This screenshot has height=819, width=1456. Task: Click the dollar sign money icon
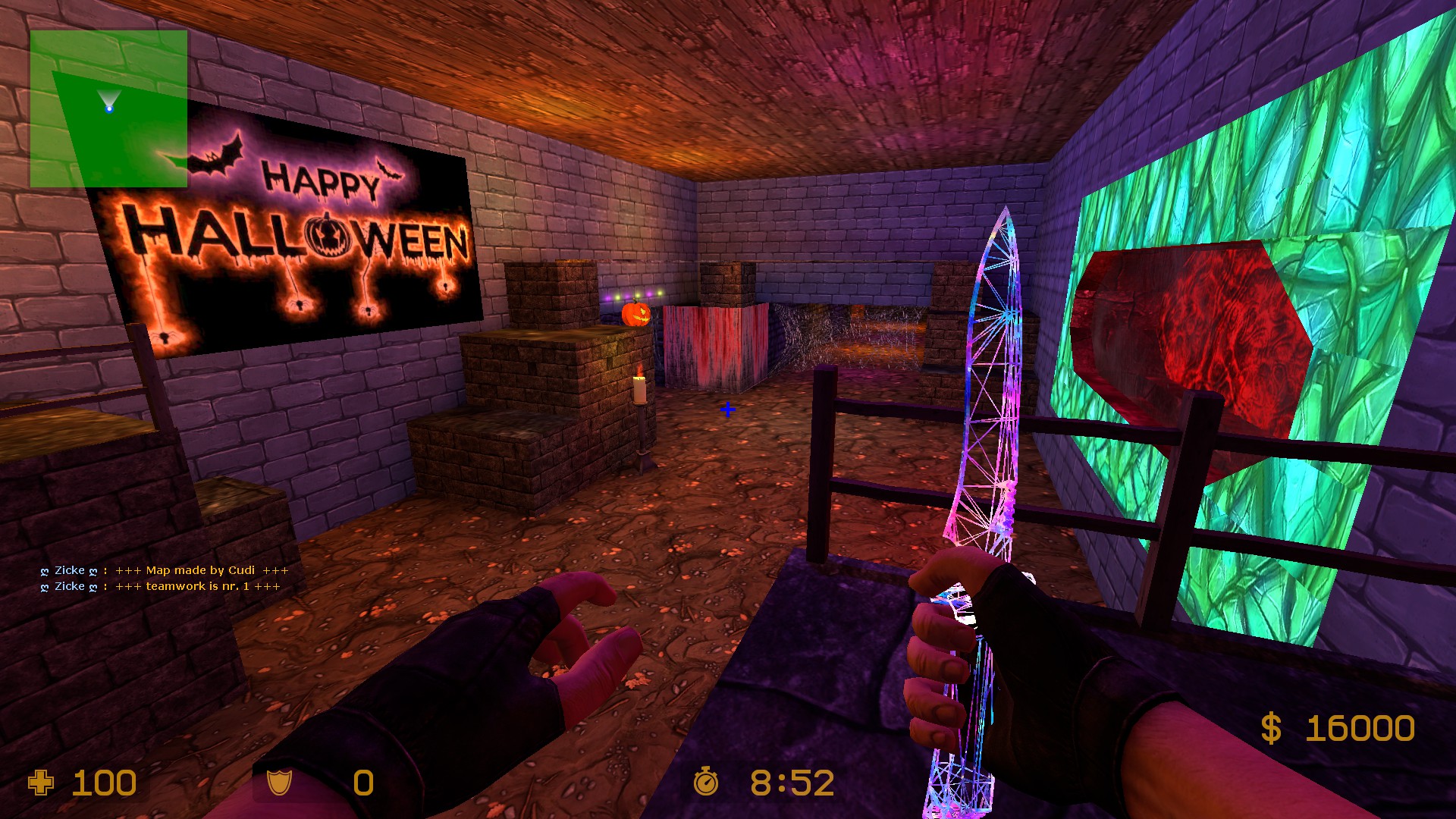click(1272, 726)
